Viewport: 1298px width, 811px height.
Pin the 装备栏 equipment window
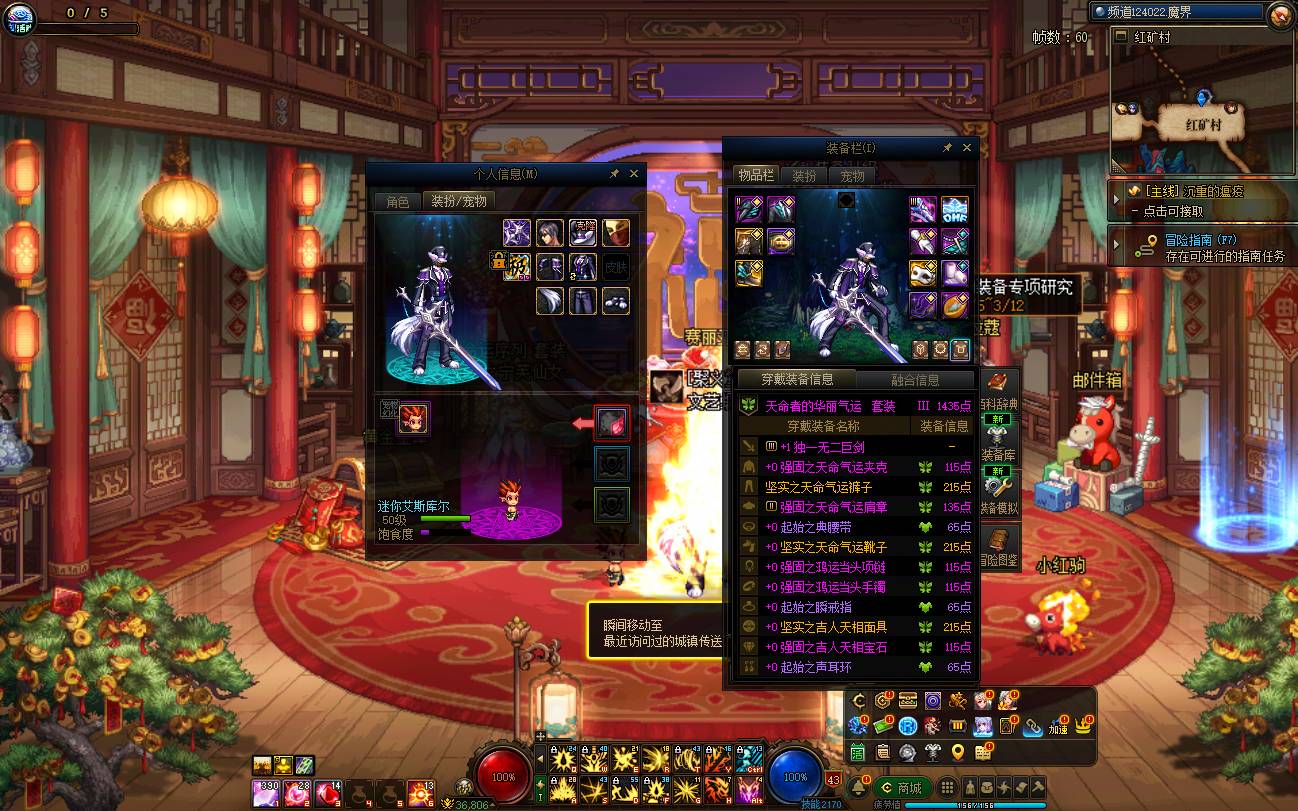point(947,148)
